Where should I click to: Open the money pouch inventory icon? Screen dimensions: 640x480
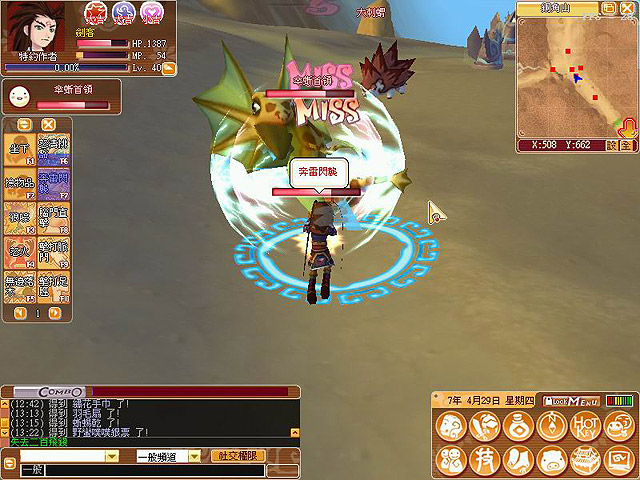coord(517,427)
